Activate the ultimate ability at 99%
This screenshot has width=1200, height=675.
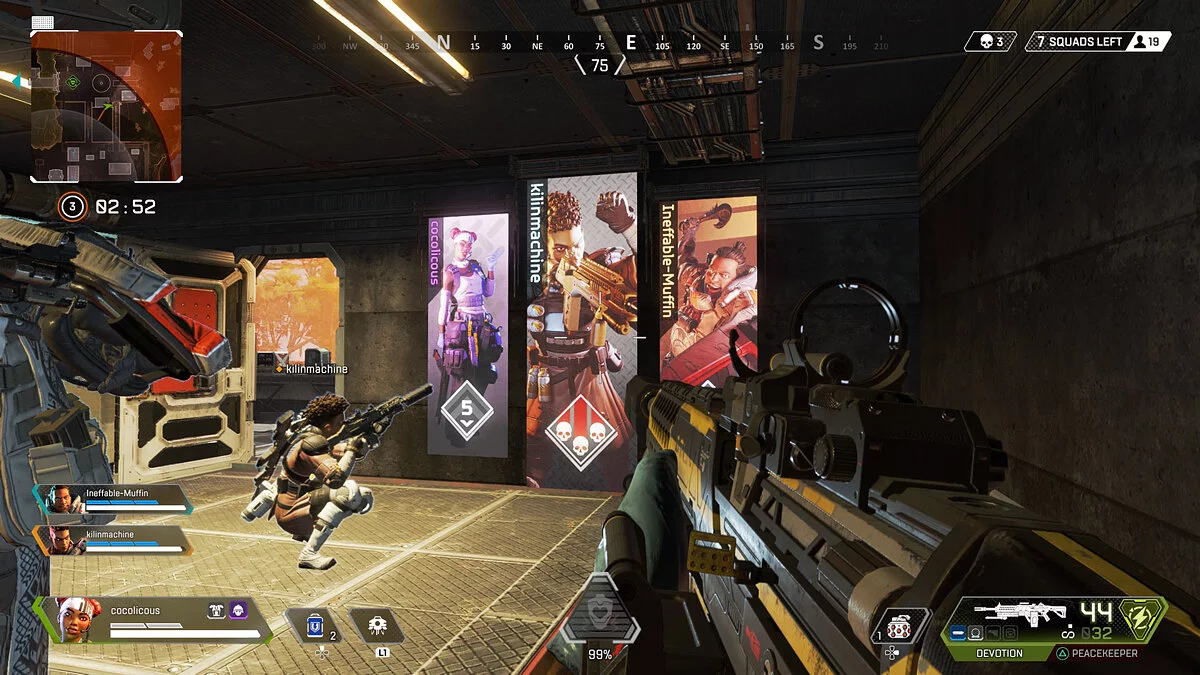click(x=599, y=614)
